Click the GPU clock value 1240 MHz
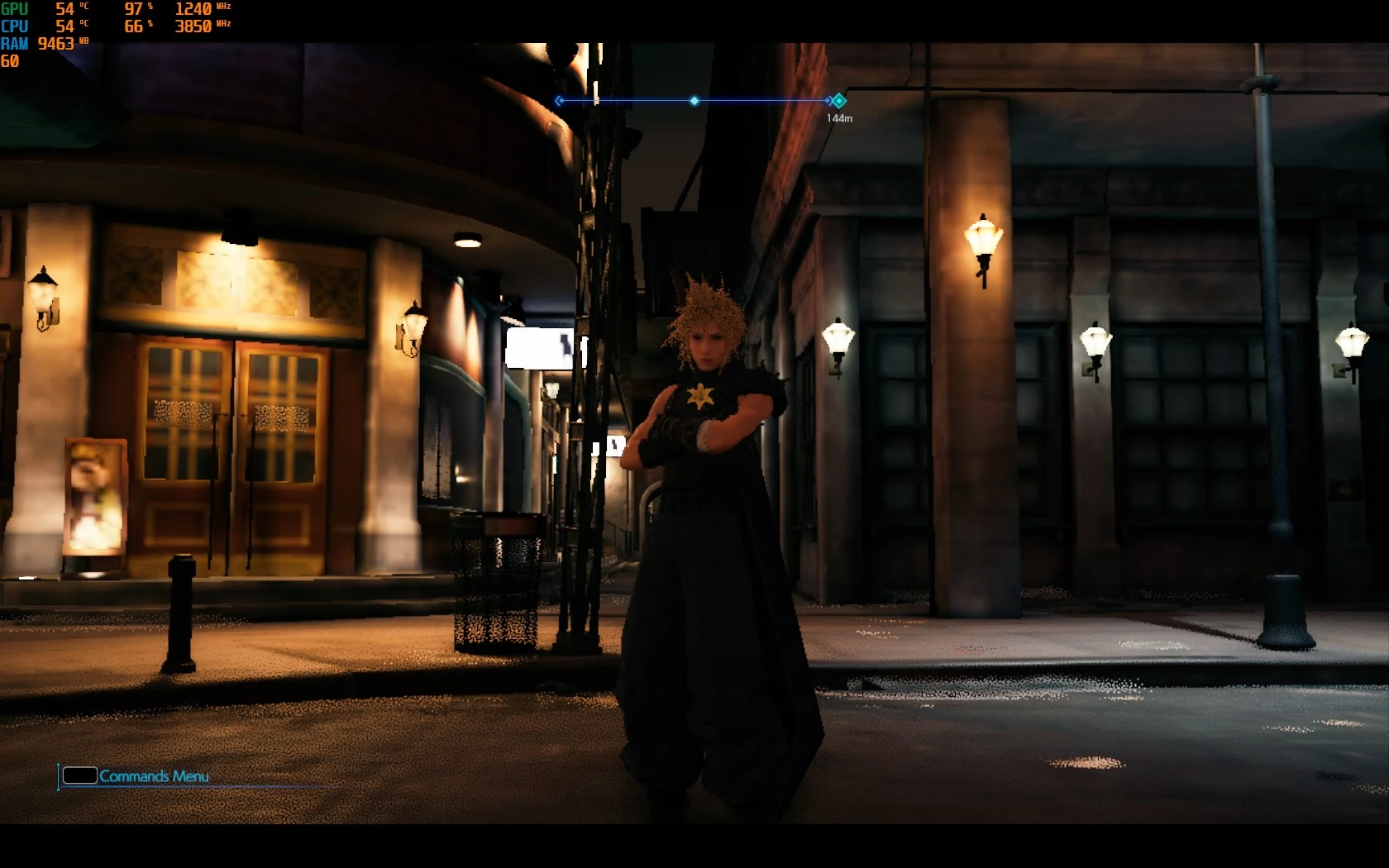1389x868 pixels. (x=193, y=10)
